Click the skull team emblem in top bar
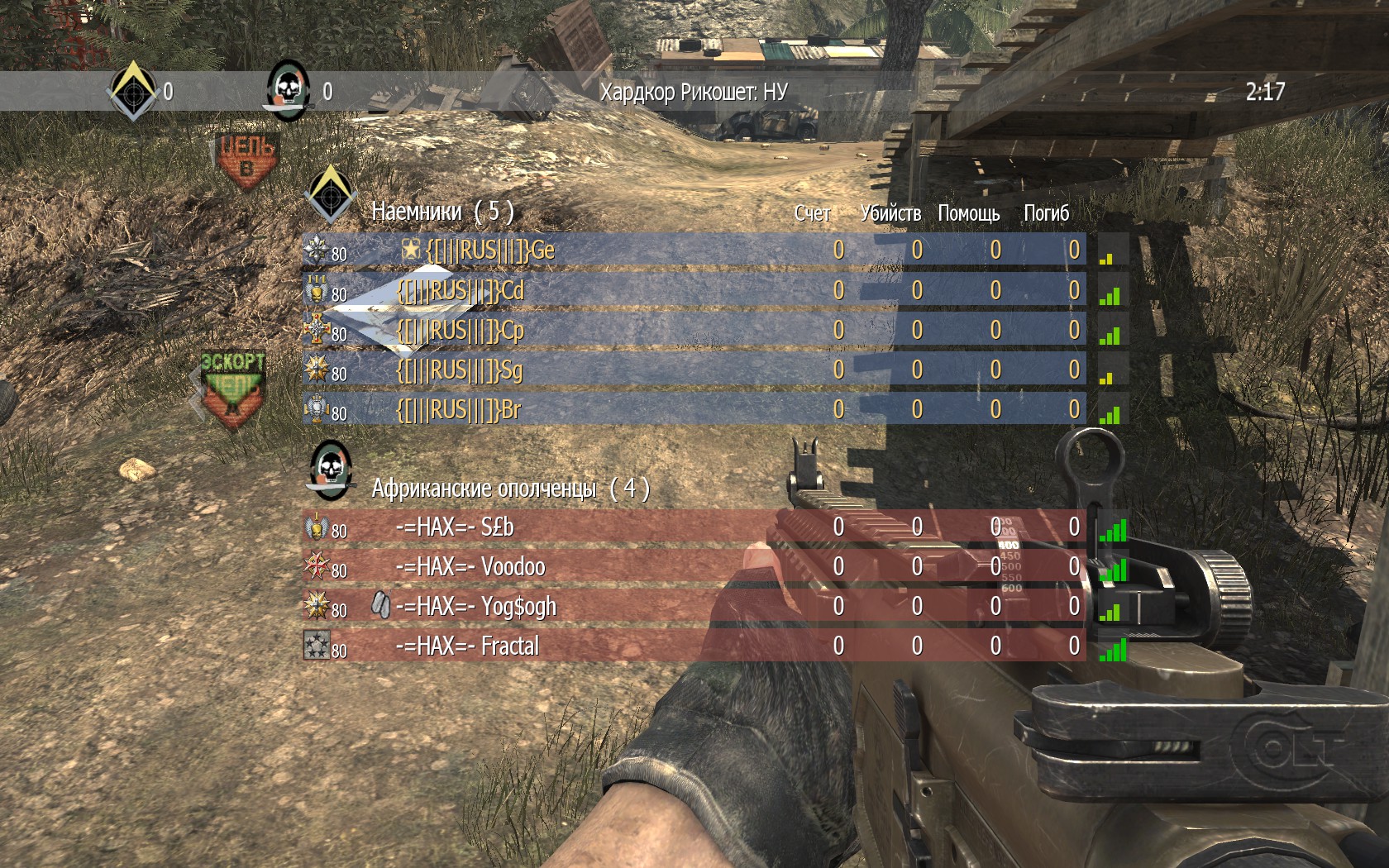This screenshot has height=868, width=1389. (288, 89)
